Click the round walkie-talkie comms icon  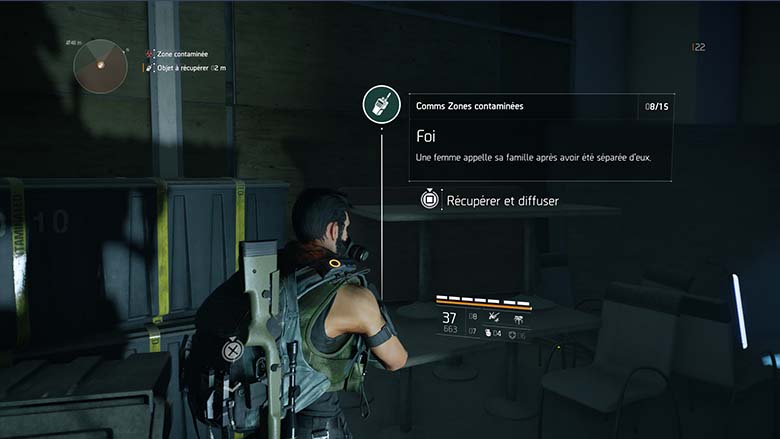pos(381,106)
